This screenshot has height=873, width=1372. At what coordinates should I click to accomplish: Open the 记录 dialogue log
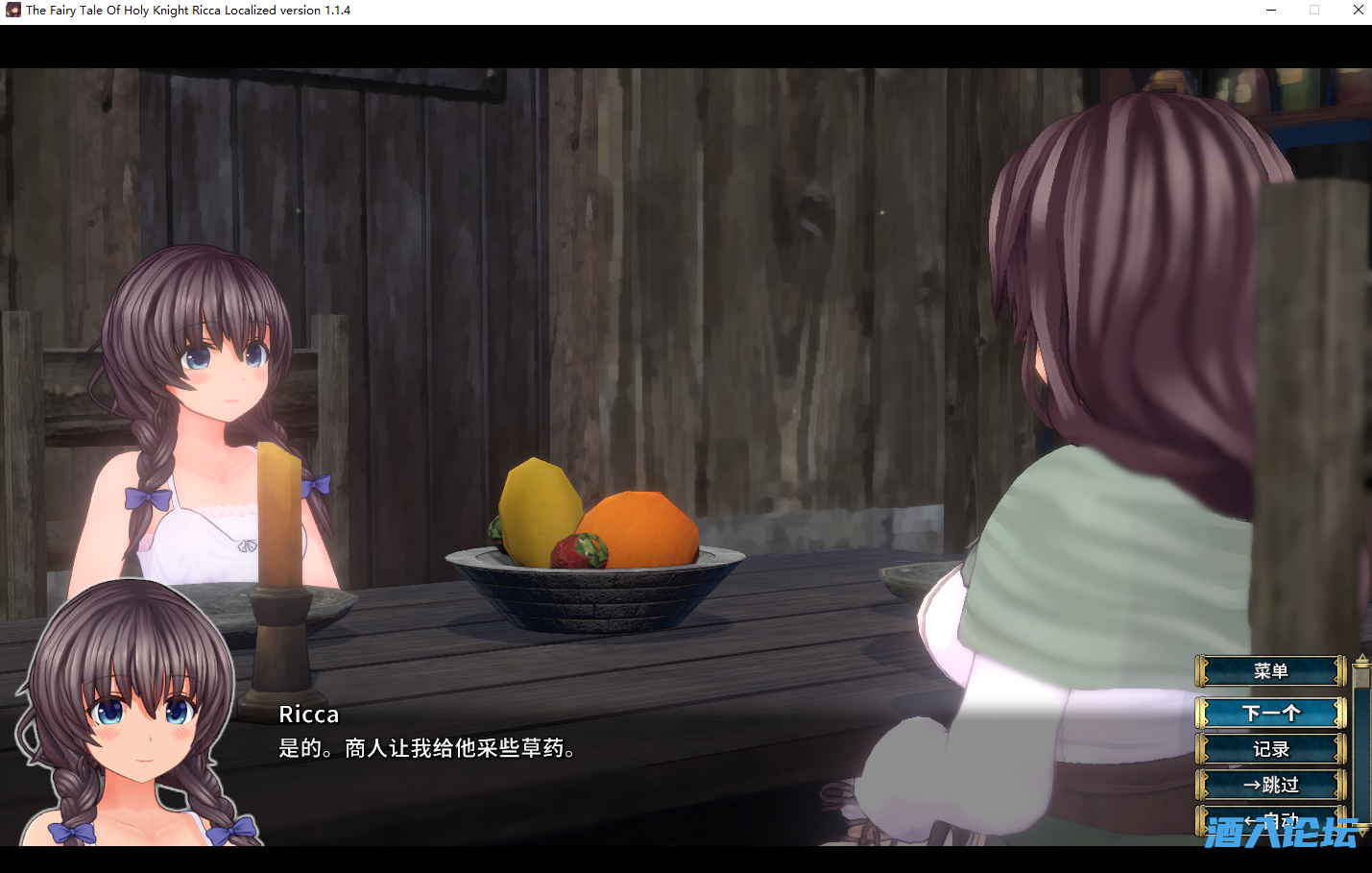[1270, 749]
